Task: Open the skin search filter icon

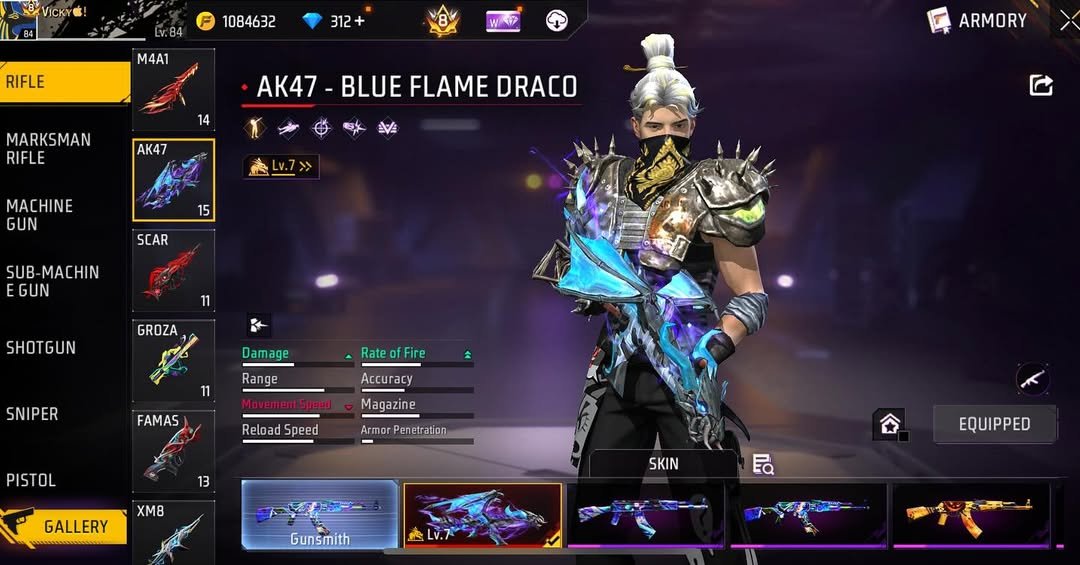Action: pyautogui.click(x=763, y=464)
